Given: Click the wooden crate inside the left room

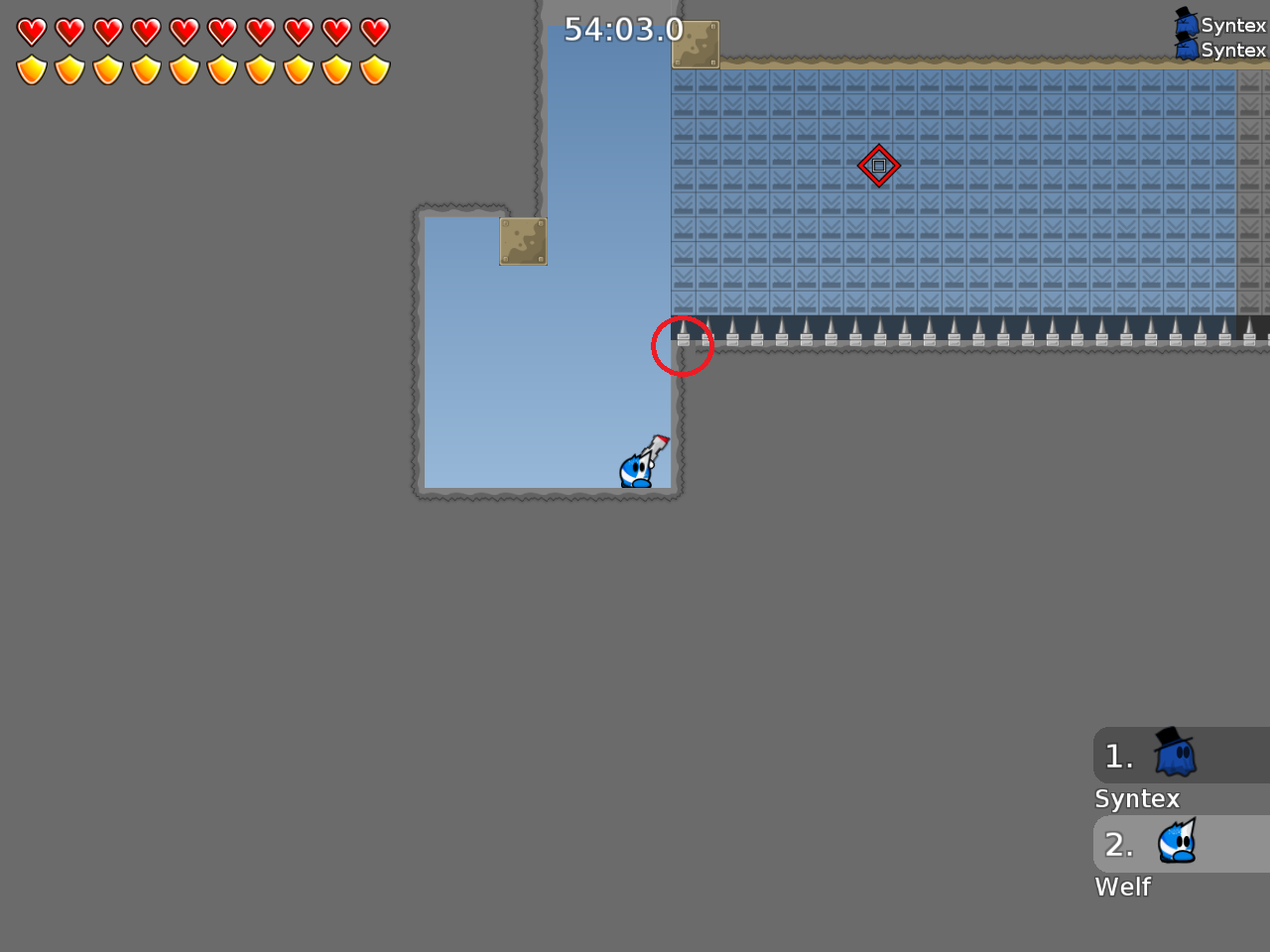Looking at the screenshot, I should (x=523, y=240).
